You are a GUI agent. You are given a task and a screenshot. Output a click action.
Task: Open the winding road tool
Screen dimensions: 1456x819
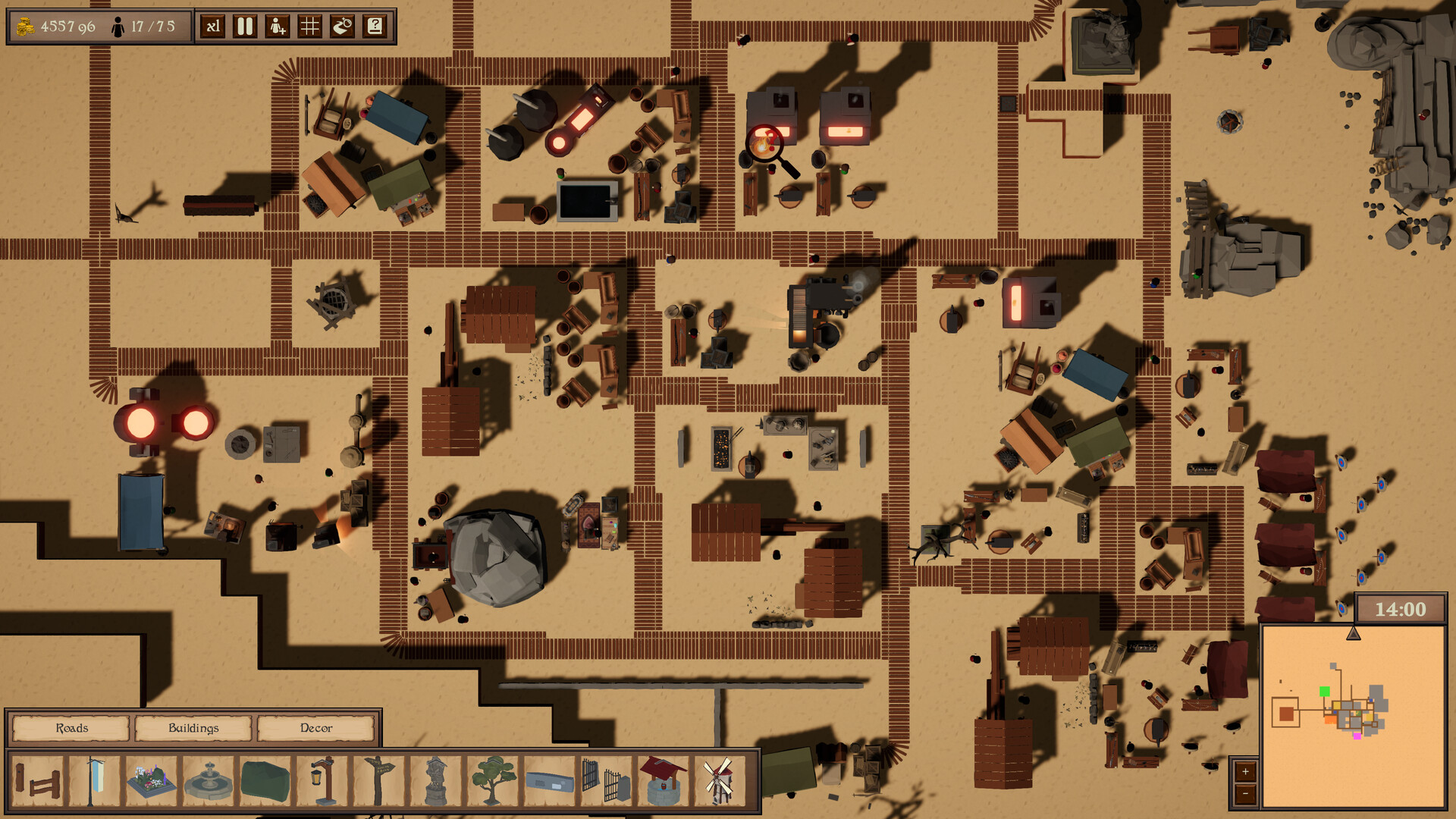pyautogui.click(x=341, y=26)
